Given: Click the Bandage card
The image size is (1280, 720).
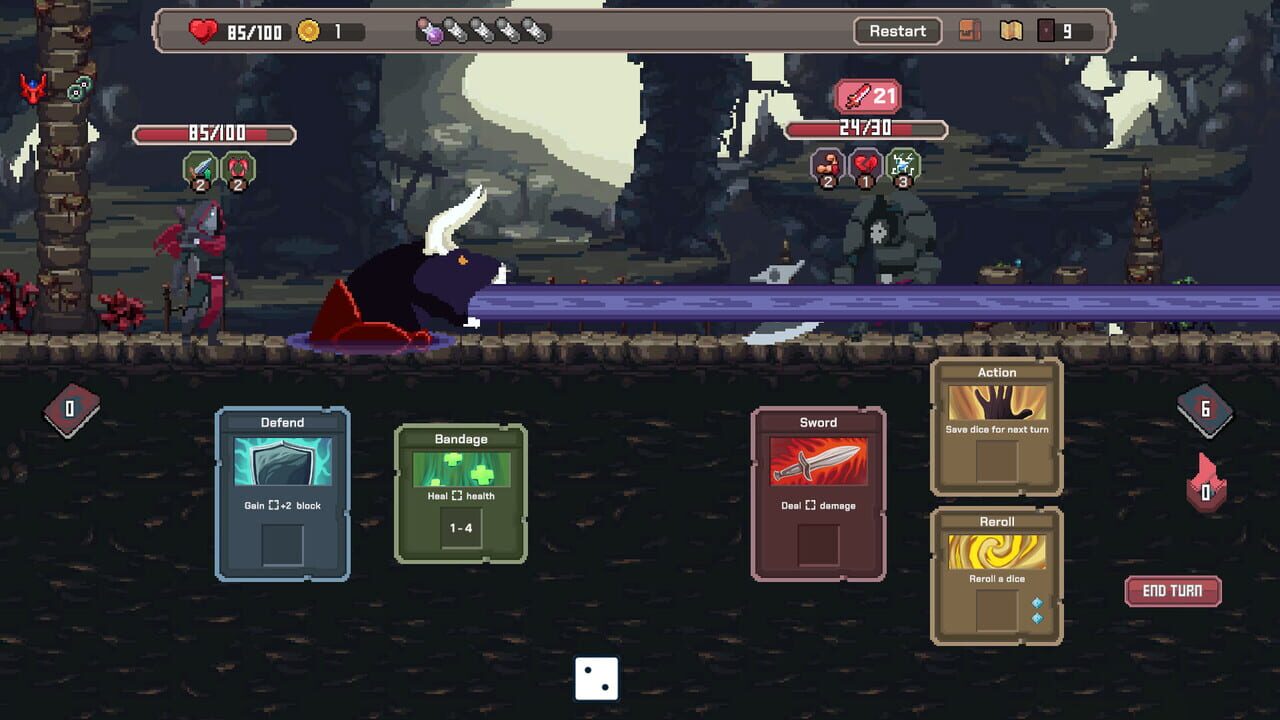Looking at the screenshot, I should point(460,494).
